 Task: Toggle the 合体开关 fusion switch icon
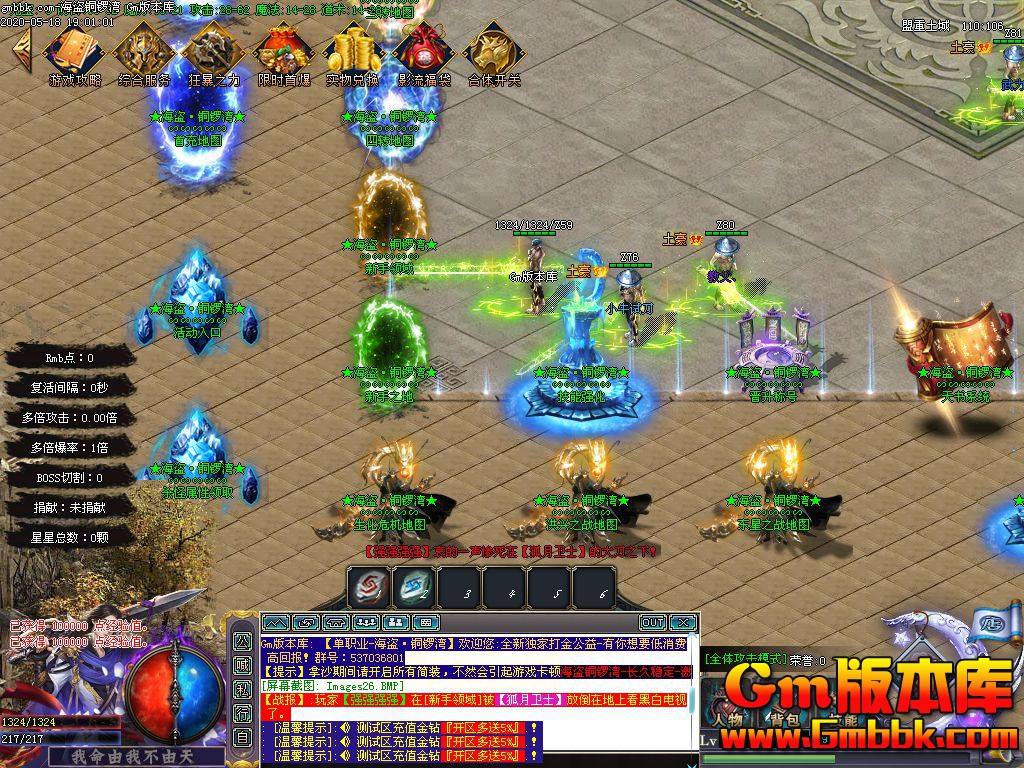pyautogui.click(x=494, y=50)
